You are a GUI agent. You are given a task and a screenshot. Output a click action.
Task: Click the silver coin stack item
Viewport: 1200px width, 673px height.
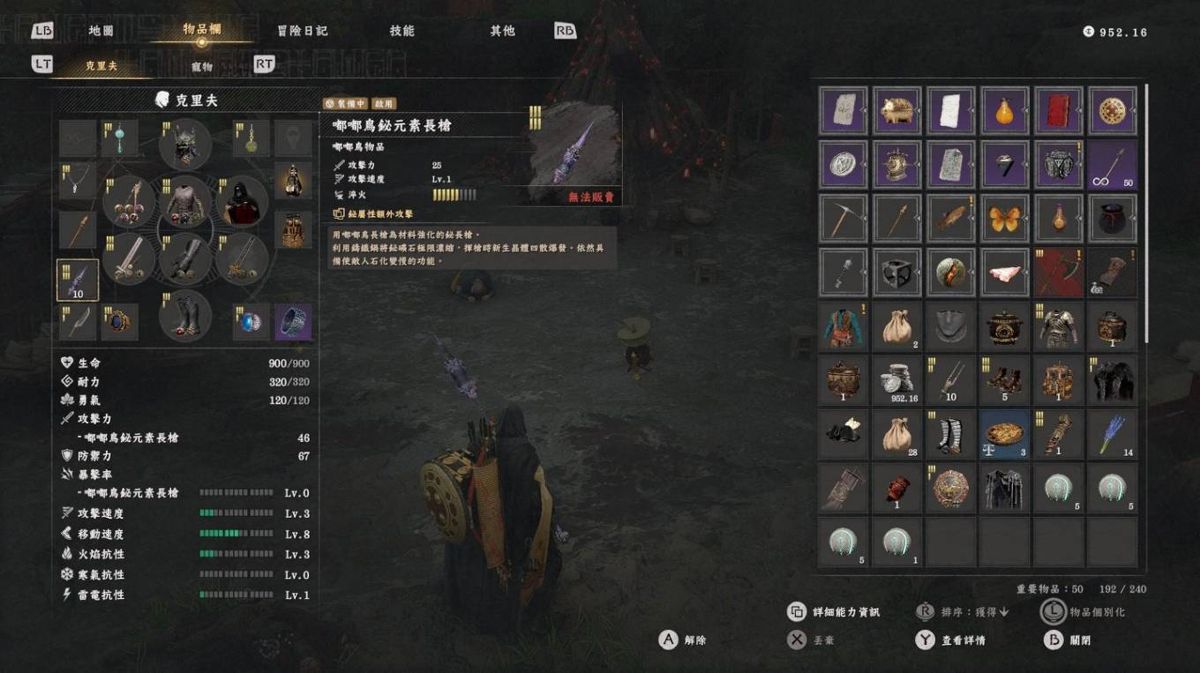click(897, 380)
